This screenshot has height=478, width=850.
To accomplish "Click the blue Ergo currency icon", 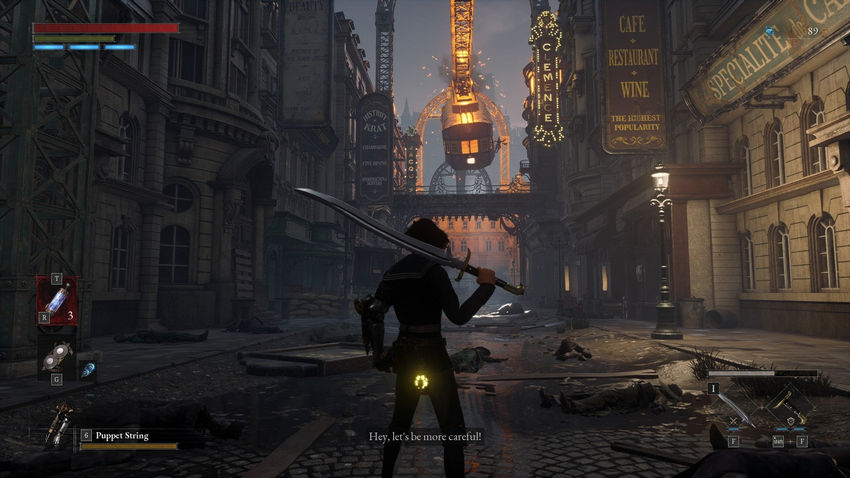I will [770, 32].
